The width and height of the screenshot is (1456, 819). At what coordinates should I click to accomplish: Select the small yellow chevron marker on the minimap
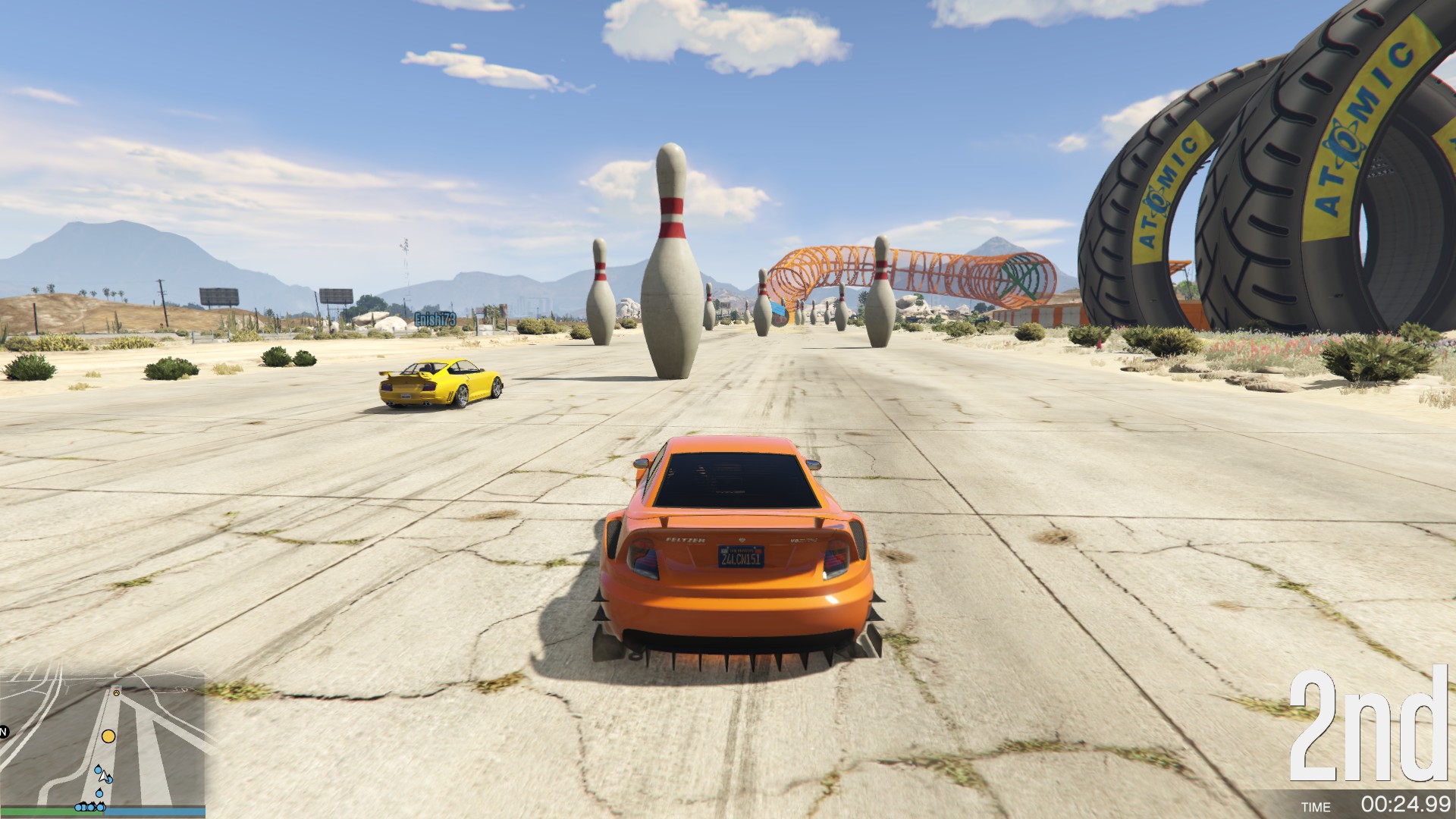(116, 692)
